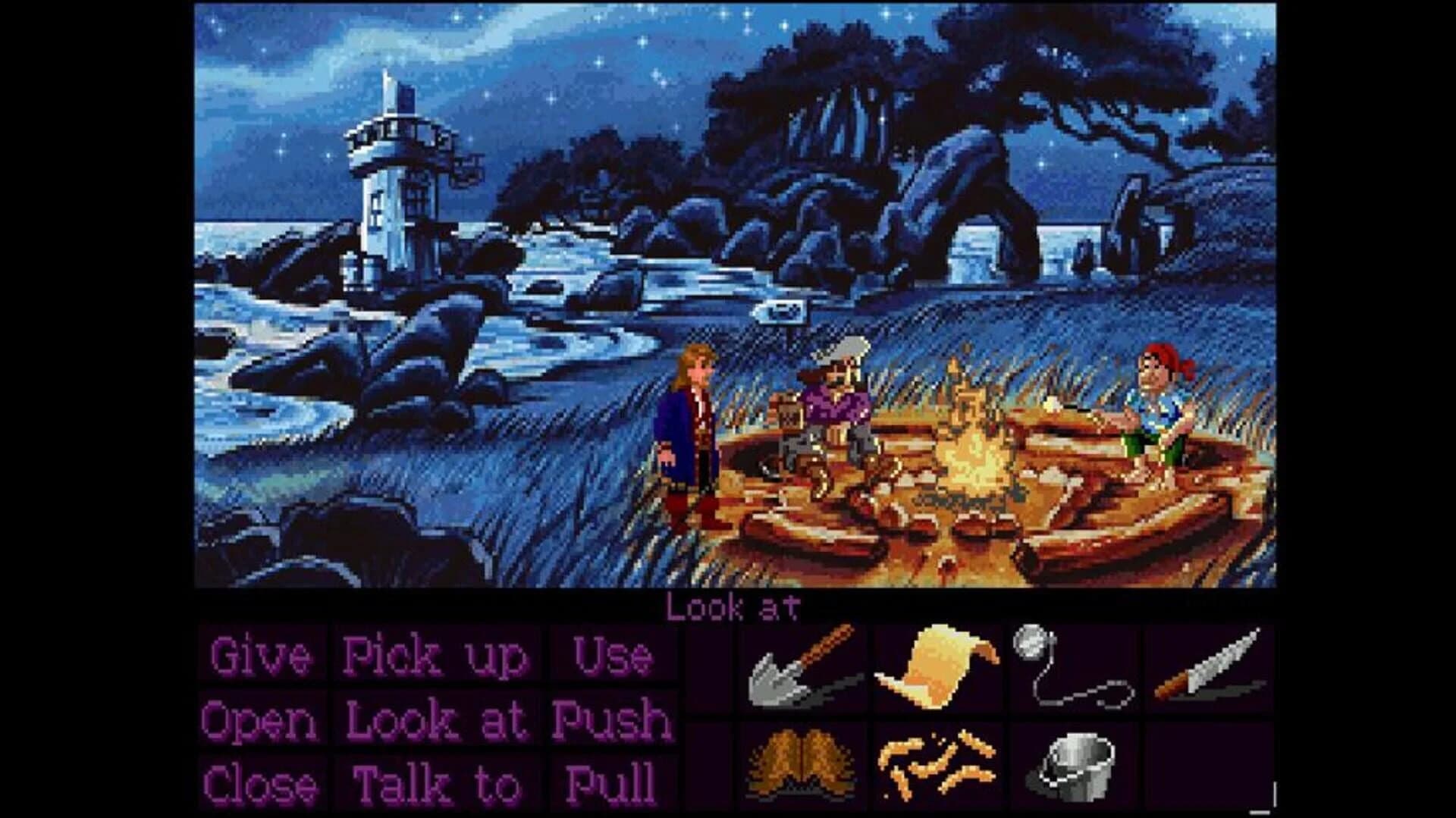
Task: Choose the Pick up verb
Action: click(x=432, y=657)
